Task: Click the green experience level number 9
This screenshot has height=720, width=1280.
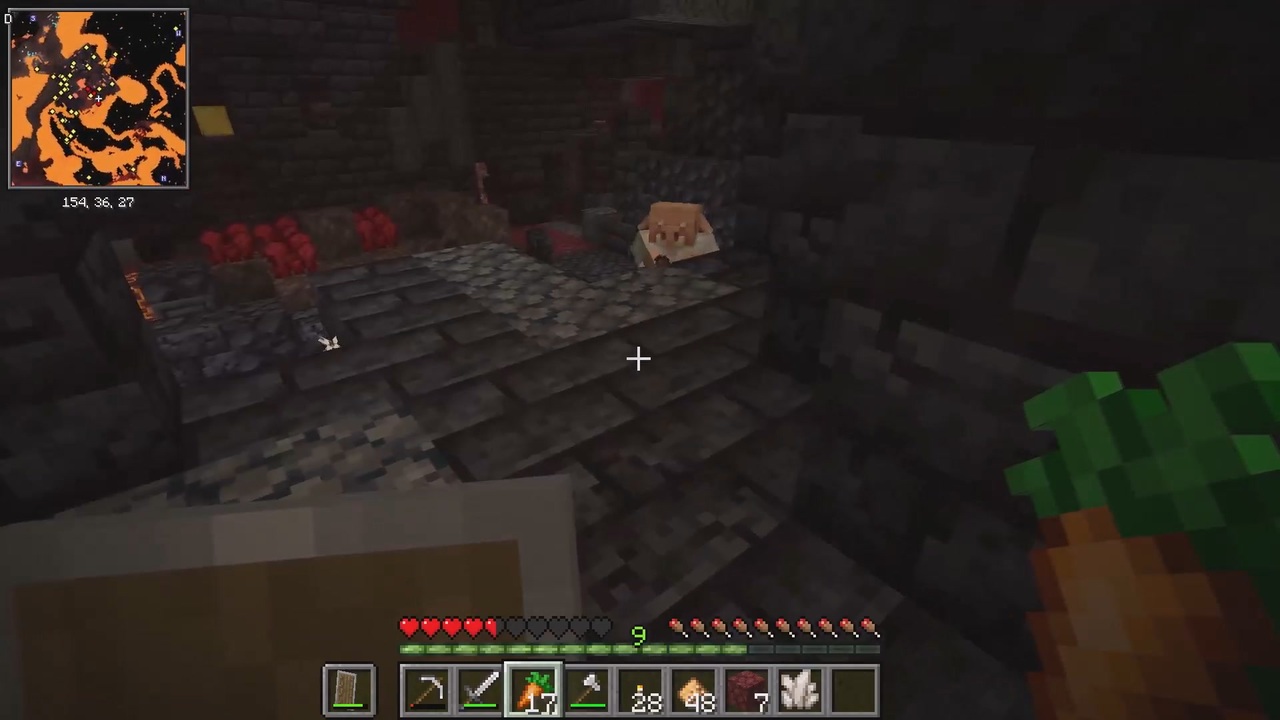Action: click(x=639, y=635)
